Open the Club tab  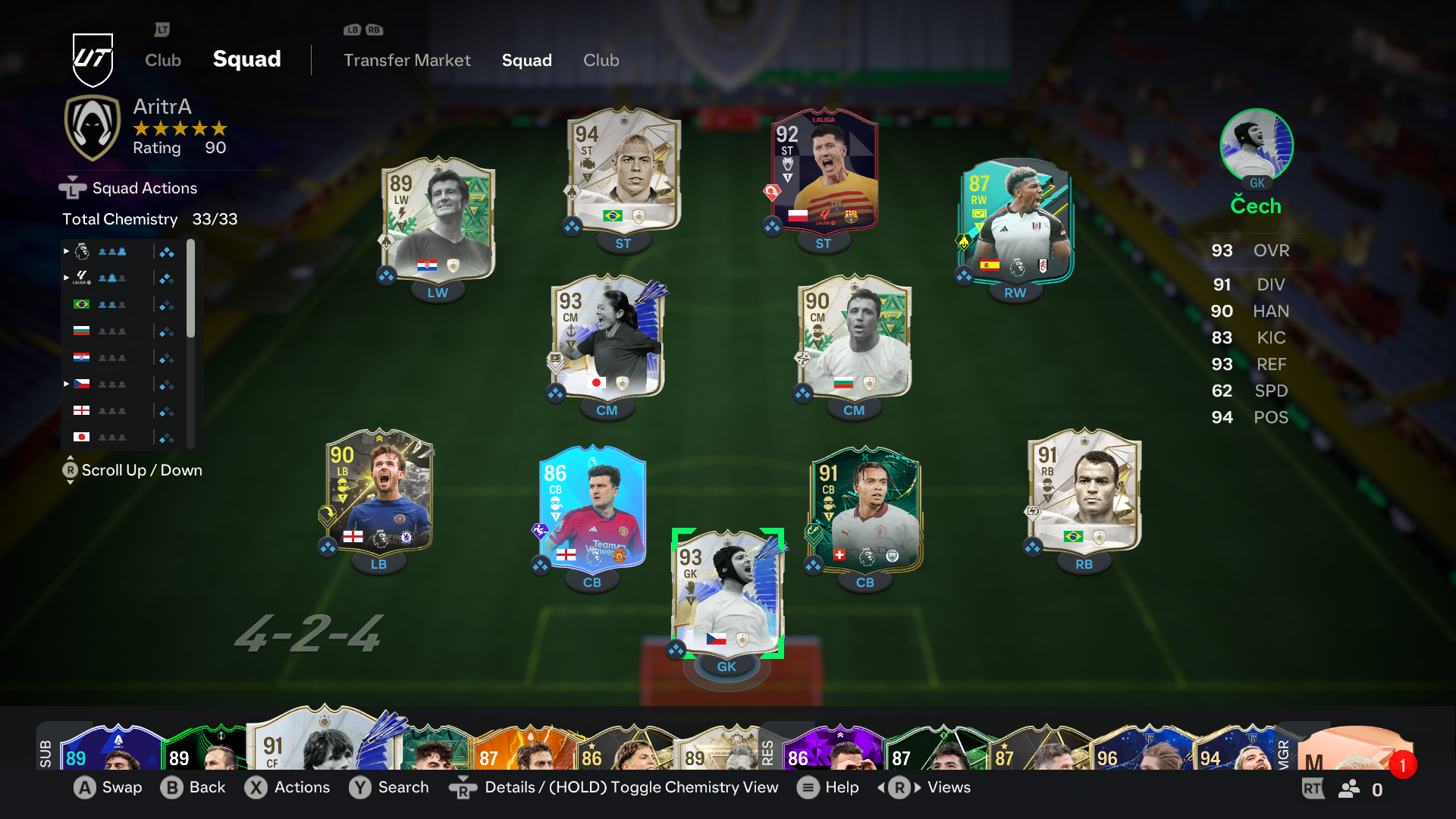coord(601,61)
